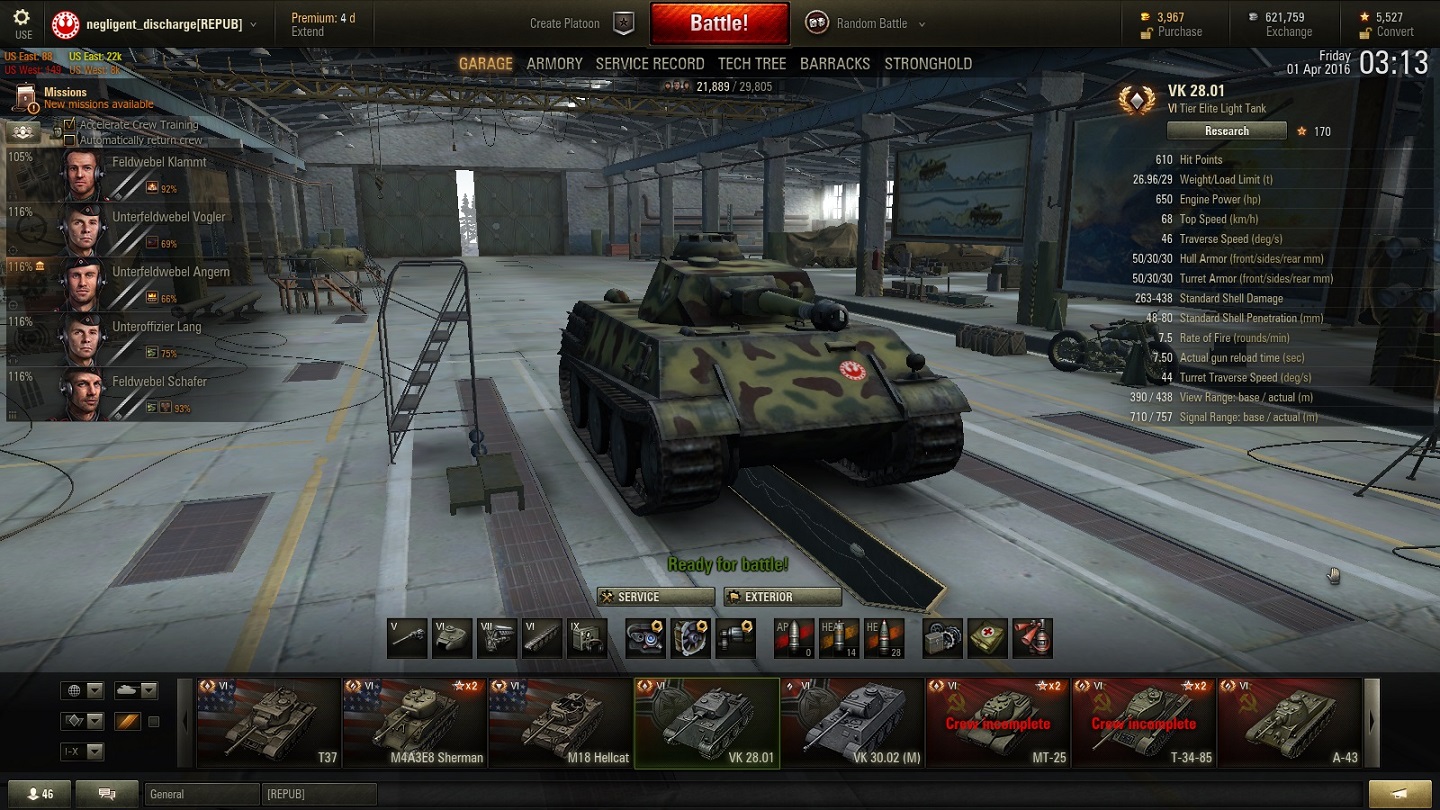Open the Random Battle mode dropdown
Screen dimensions: 1440x810
pos(866,23)
